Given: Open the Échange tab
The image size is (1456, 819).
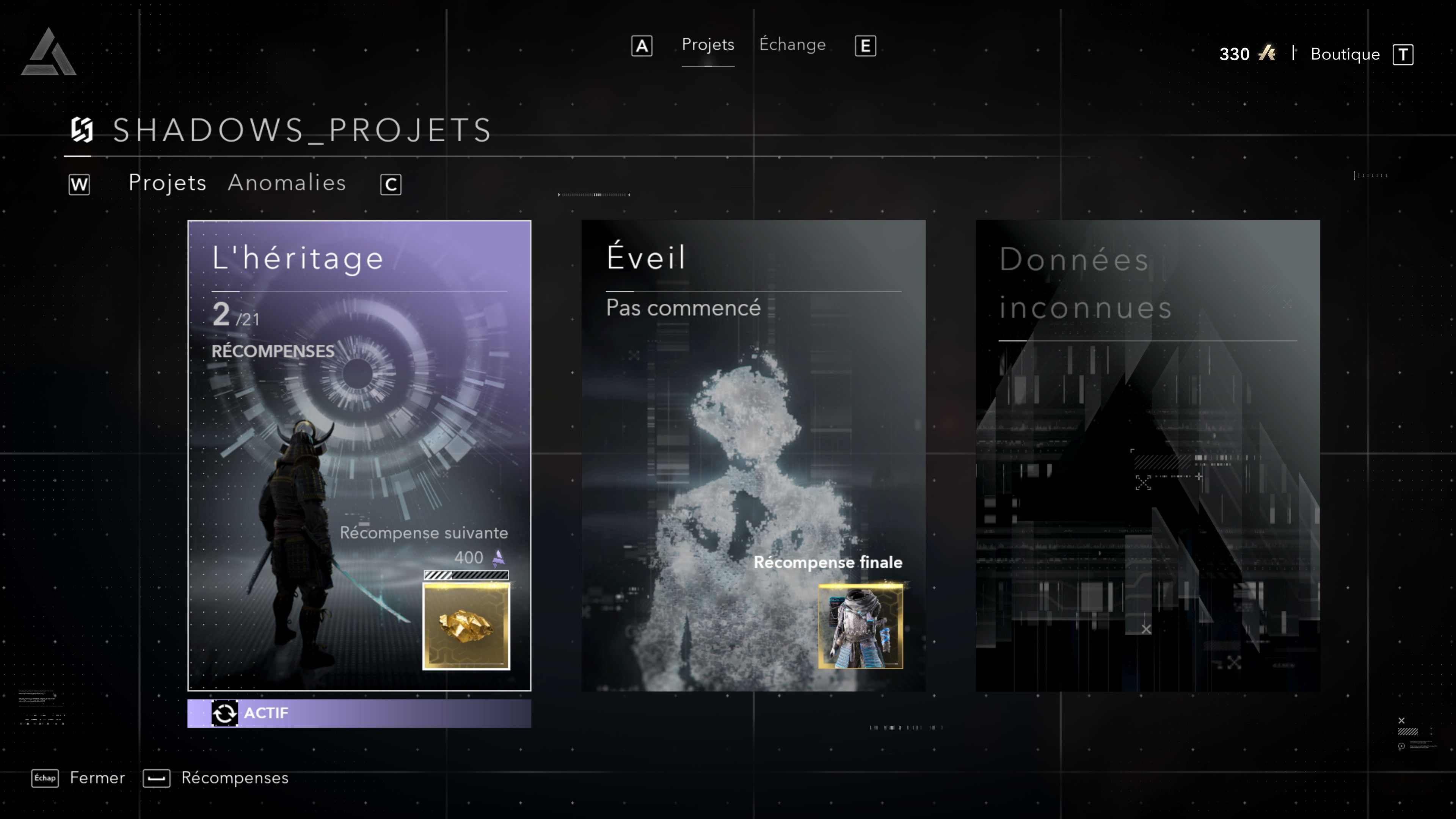Looking at the screenshot, I should (792, 45).
